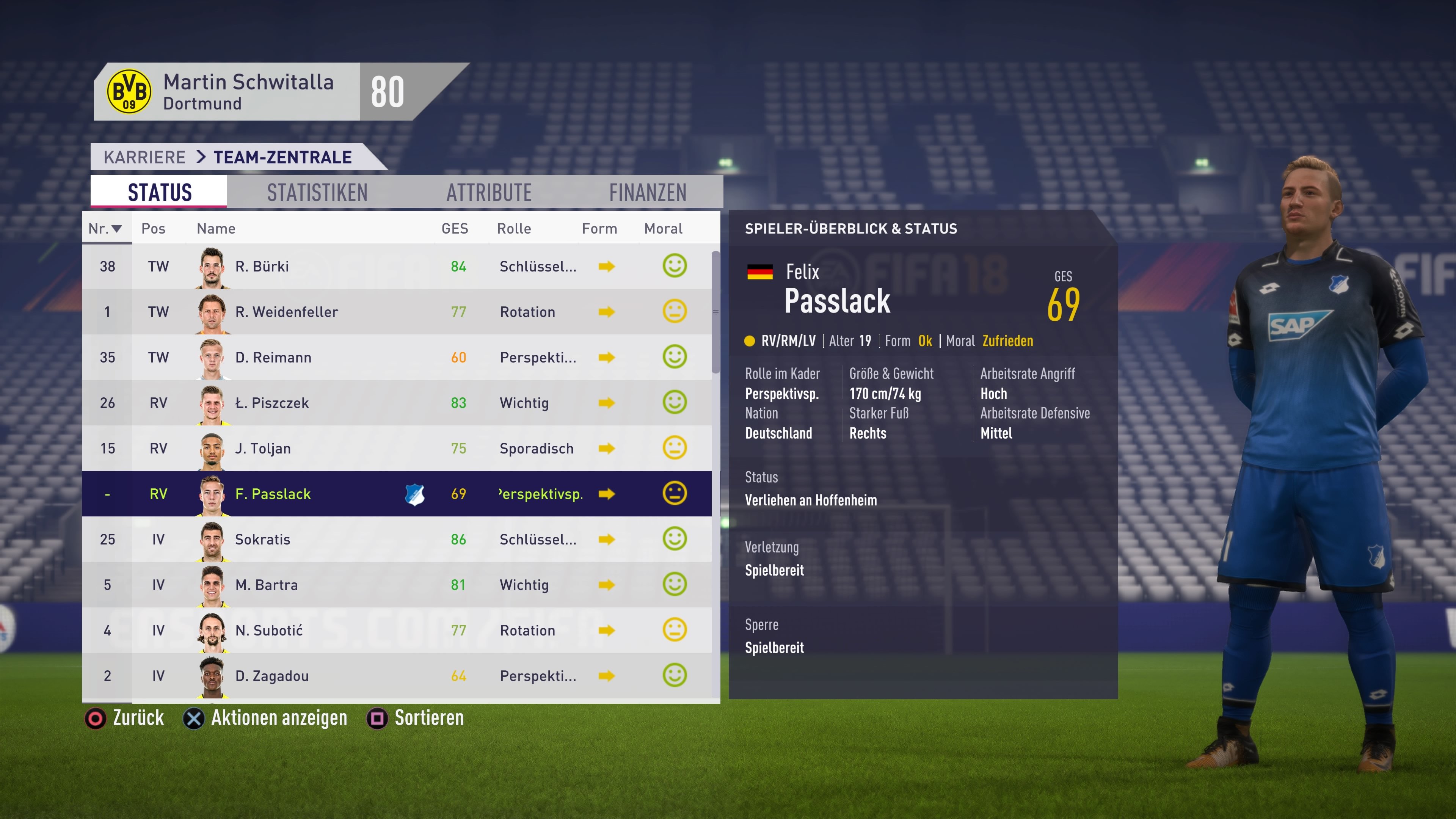Open the Finanzen tab
Image resolution: width=1456 pixels, height=819 pixels.
648,191
